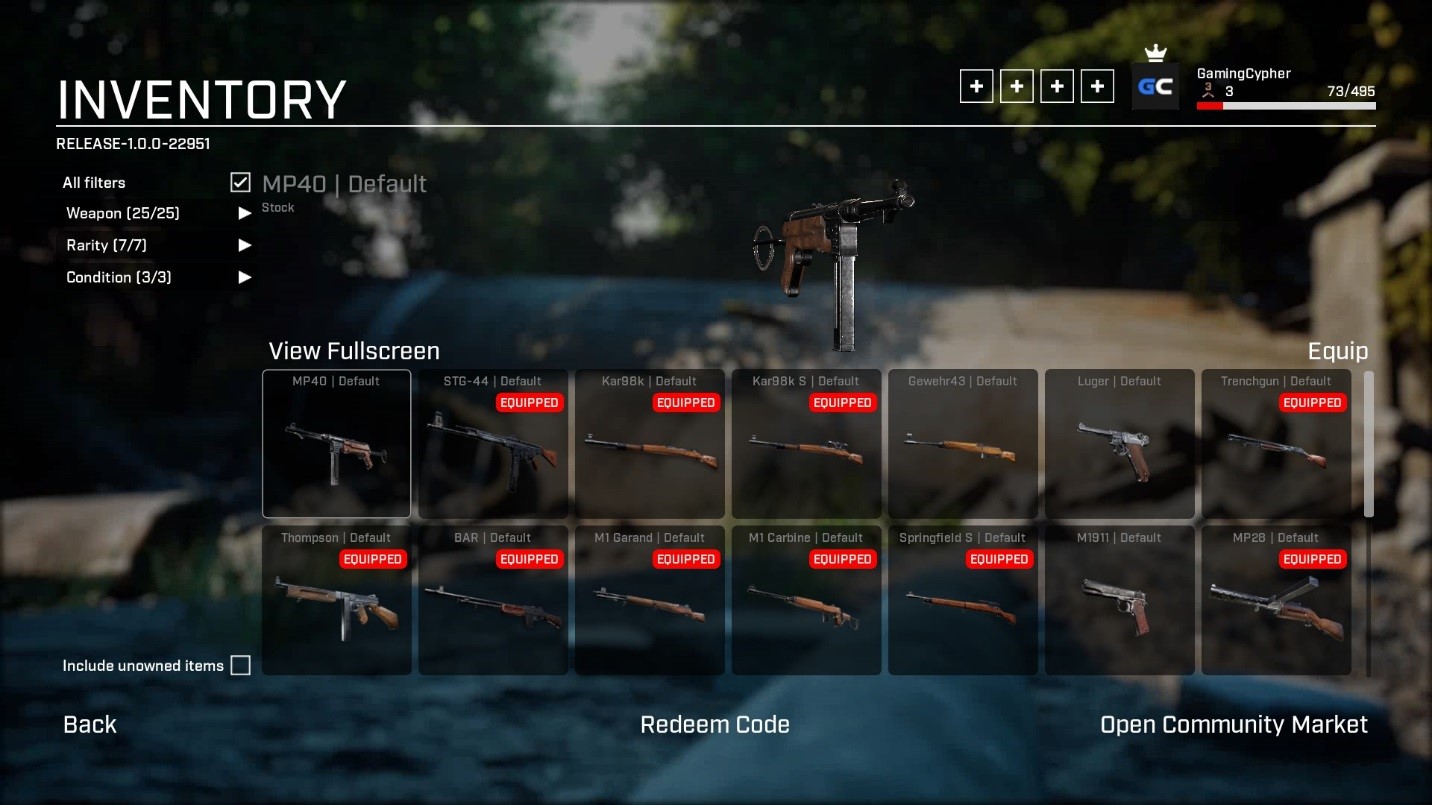Go back with the Back button

click(90, 725)
